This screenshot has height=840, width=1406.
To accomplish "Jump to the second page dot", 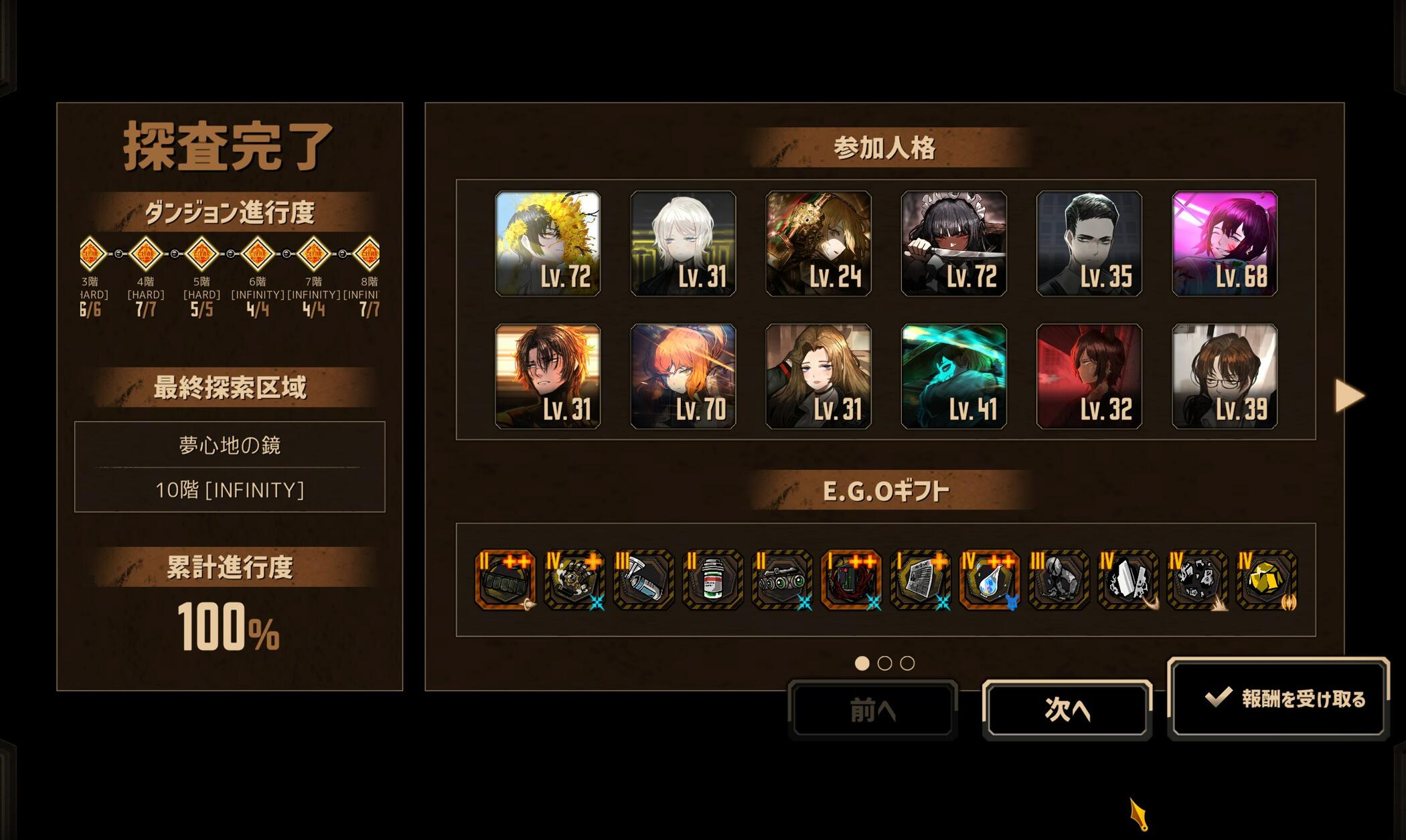I will click(x=884, y=663).
